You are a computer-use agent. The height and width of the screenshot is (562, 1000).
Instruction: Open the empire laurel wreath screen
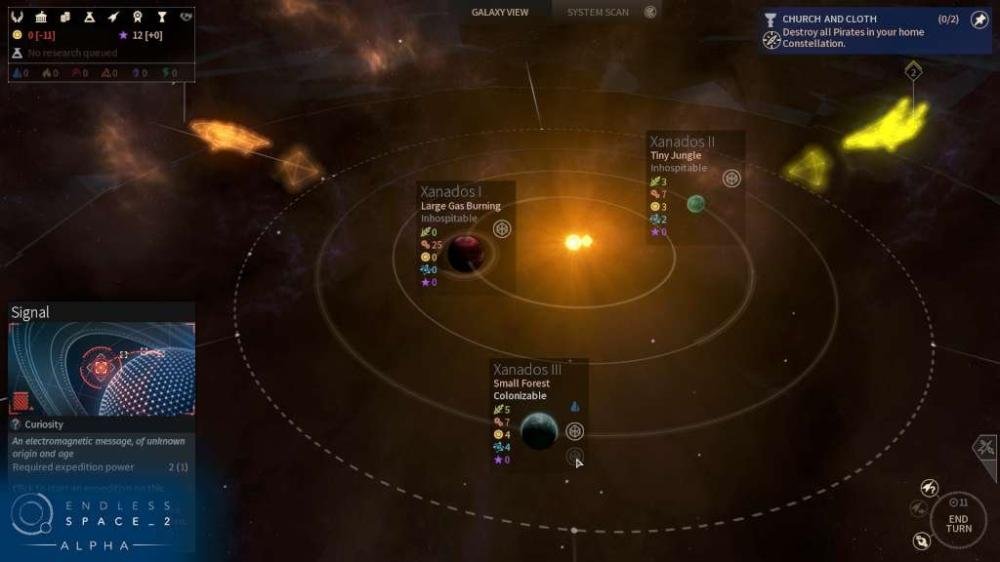tap(19, 17)
